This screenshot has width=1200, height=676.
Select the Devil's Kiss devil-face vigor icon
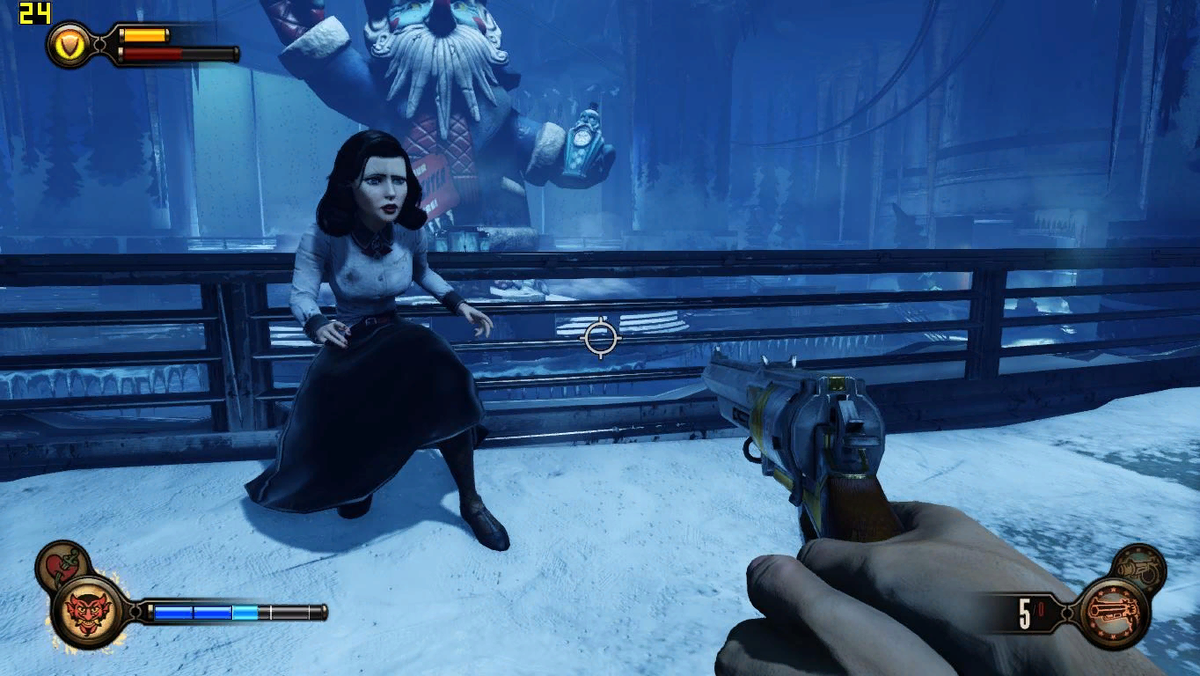pyautogui.click(x=88, y=610)
